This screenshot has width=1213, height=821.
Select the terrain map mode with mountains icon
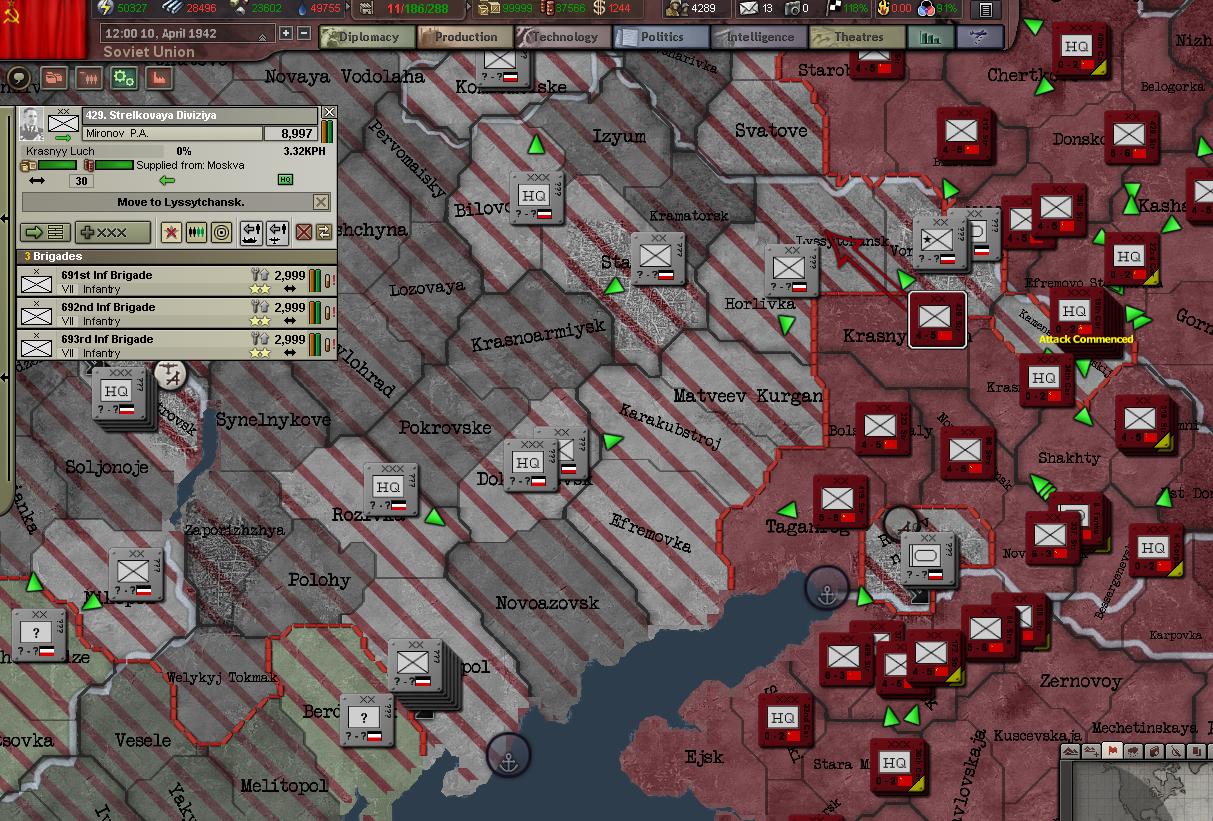(x=1070, y=751)
